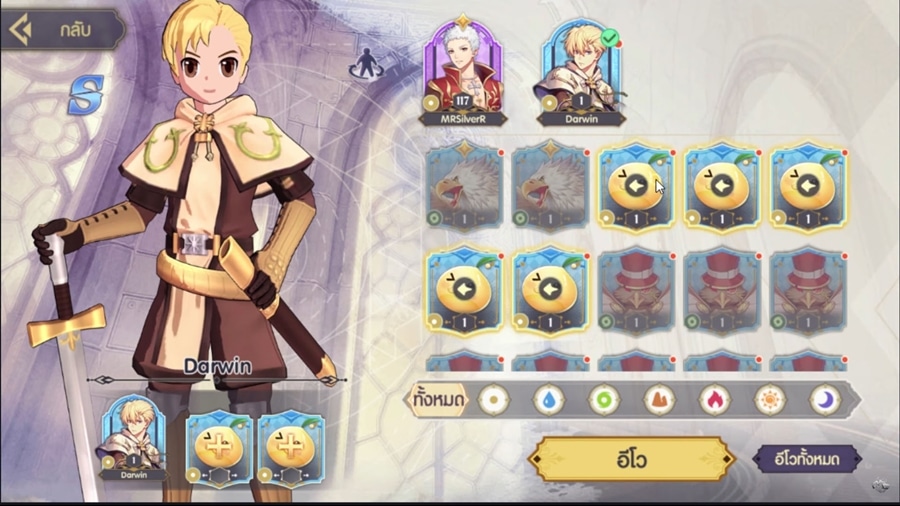Choose the อีโวทั้งหมด evolve-all button

click(x=807, y=459)
